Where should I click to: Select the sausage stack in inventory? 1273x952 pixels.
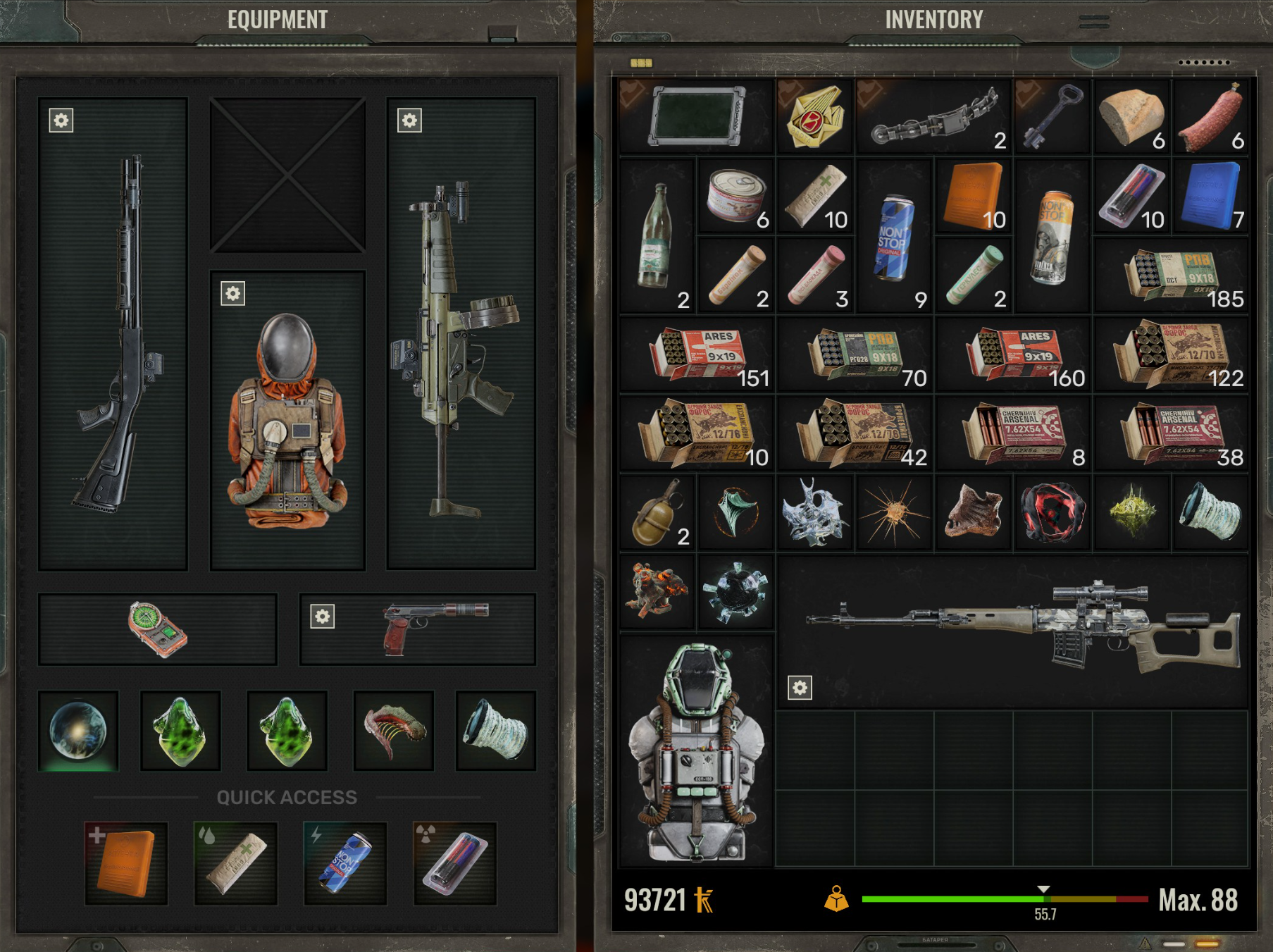[x=1210, y=116]
